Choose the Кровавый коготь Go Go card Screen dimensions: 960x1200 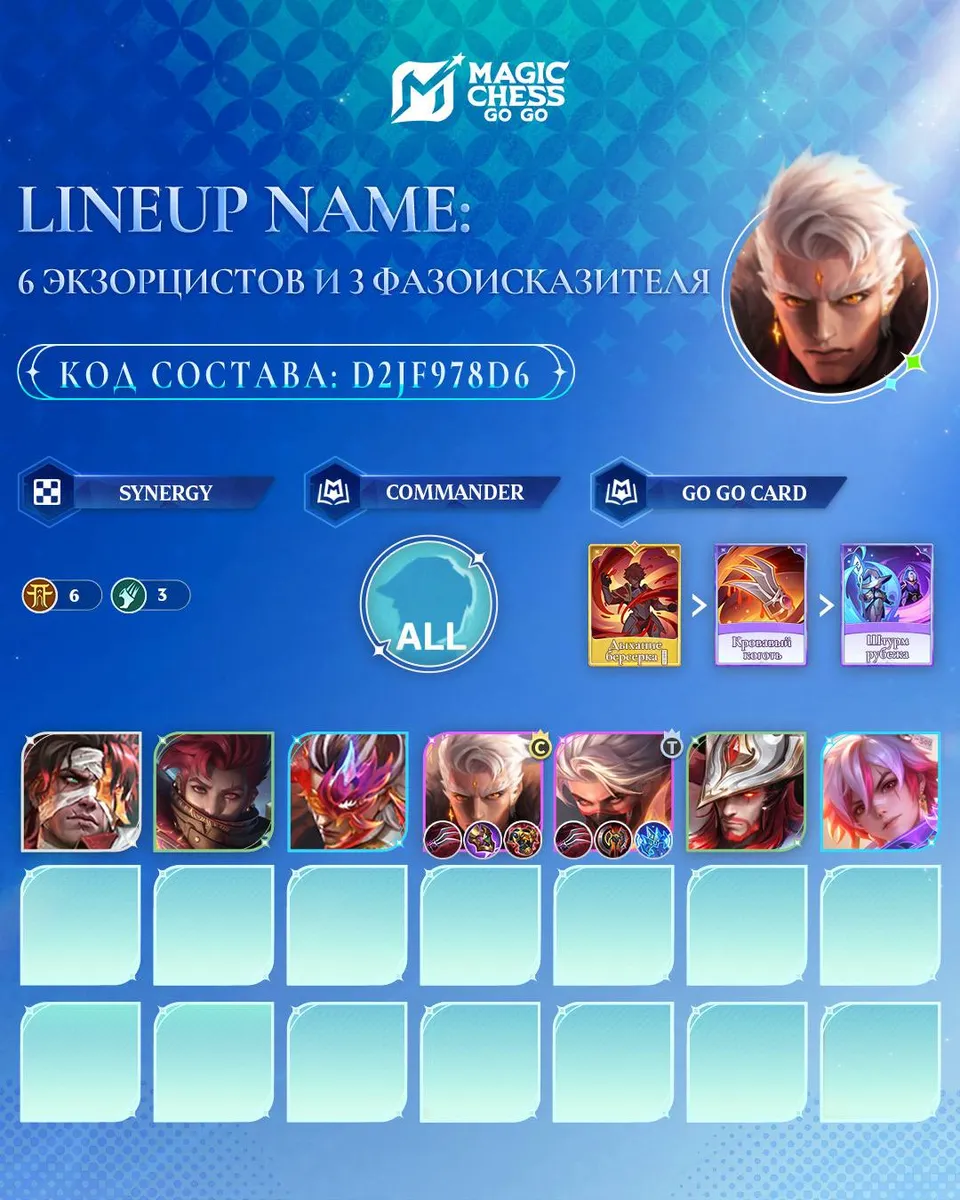pyautogui.click(x=760, y=606)
